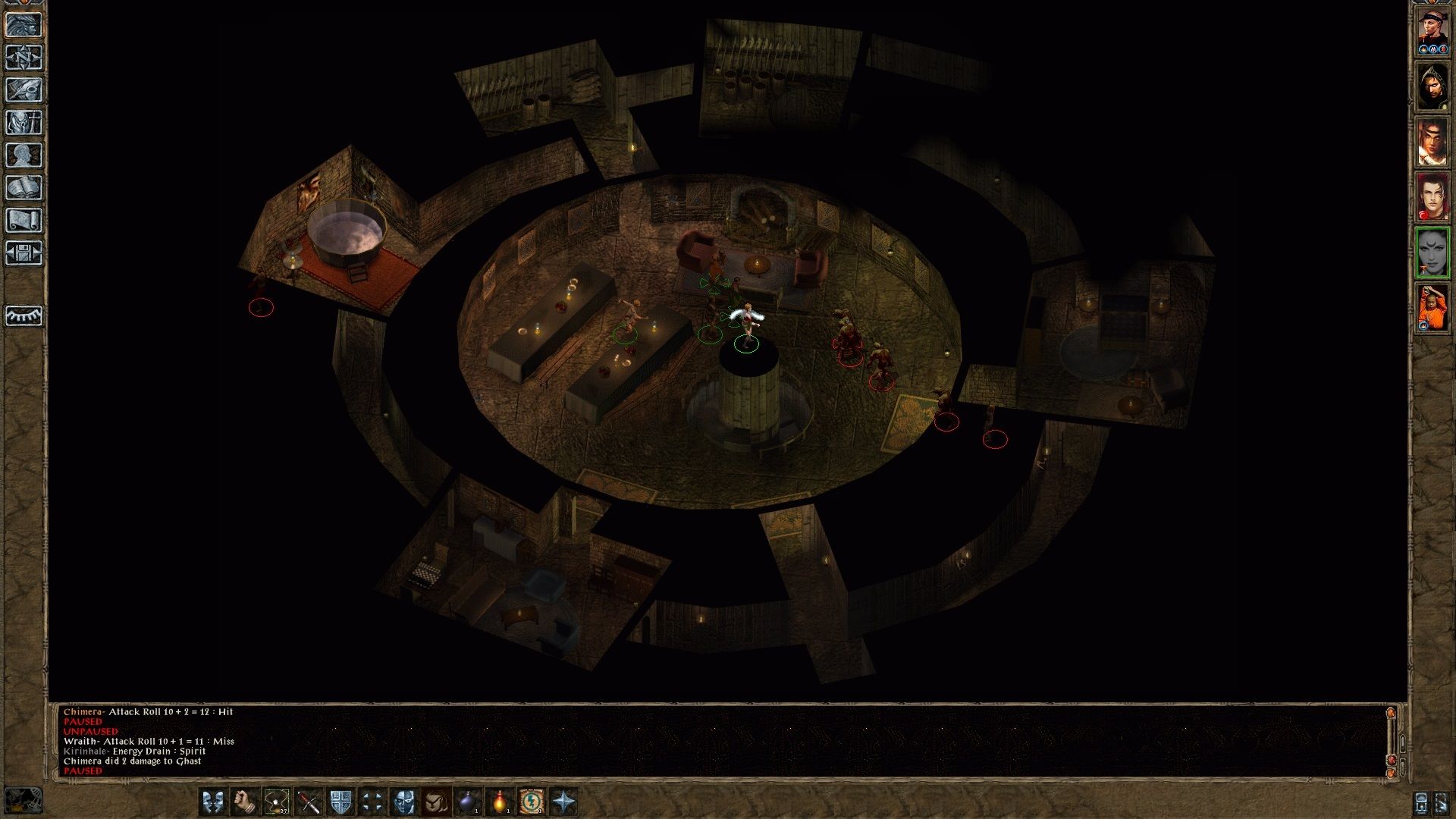Open the character record head silhouette
The image size is (1456, 819).
click(24, 155)
